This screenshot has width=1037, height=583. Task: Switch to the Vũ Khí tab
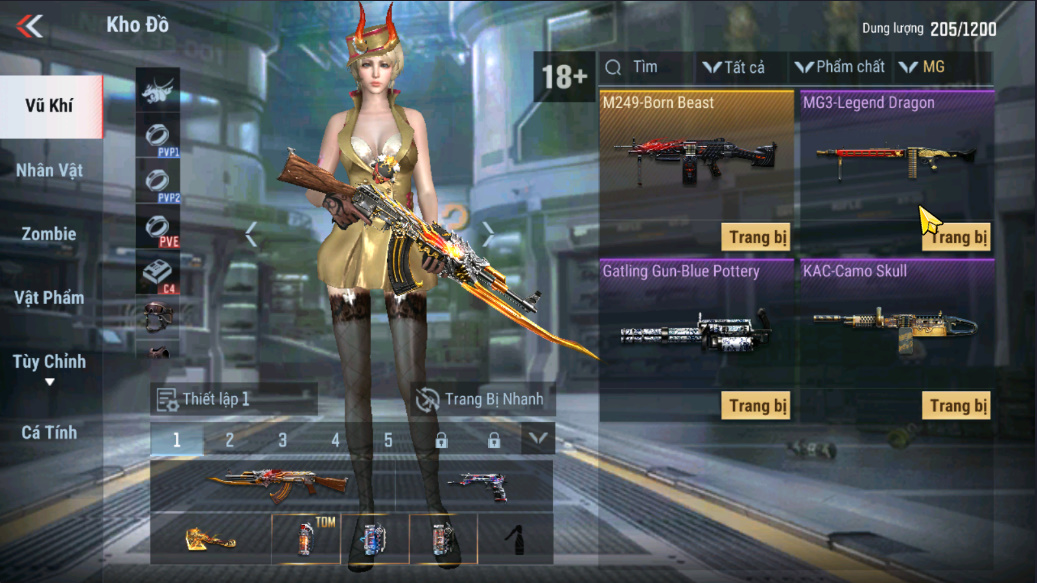tap(49, 106)
